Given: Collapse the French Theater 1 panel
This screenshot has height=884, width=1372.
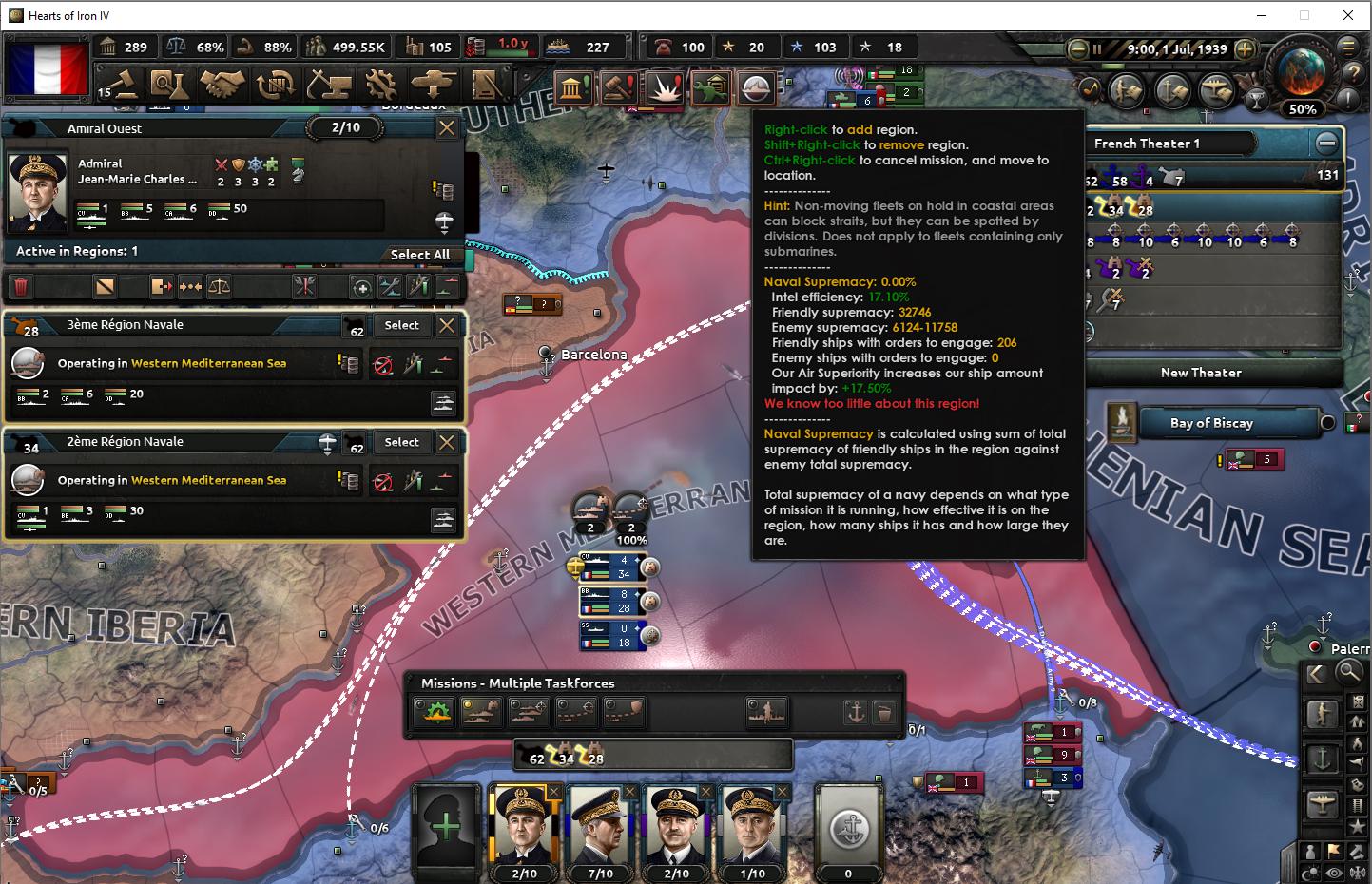Looking at the screenshot, I should 1327,143.
